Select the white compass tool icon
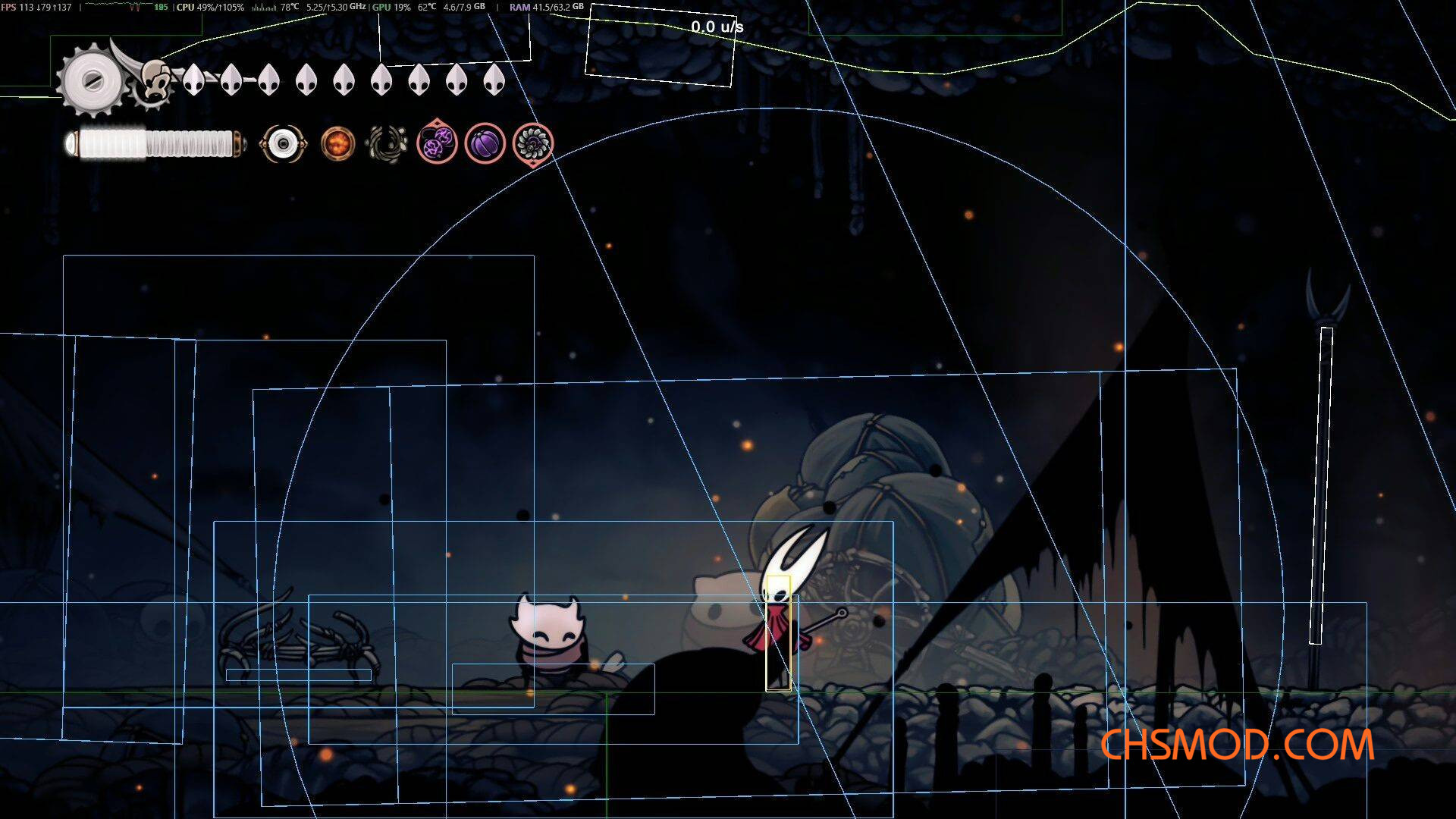Image resolution: width=1456 pixels, height=819 pixels. [283, 143]
